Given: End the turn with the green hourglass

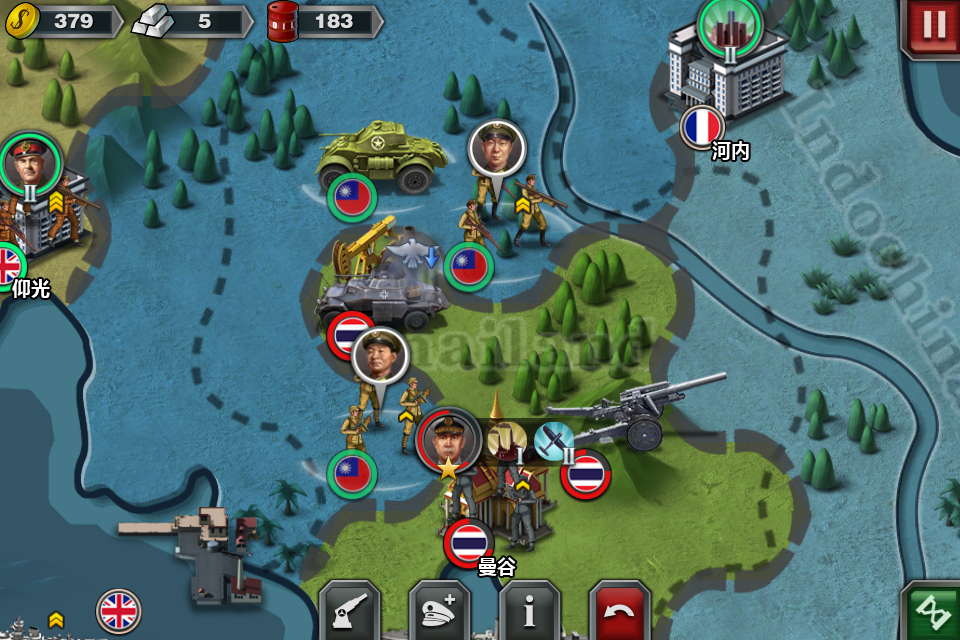Looking at the screenshot, I should tap(932, 611).
